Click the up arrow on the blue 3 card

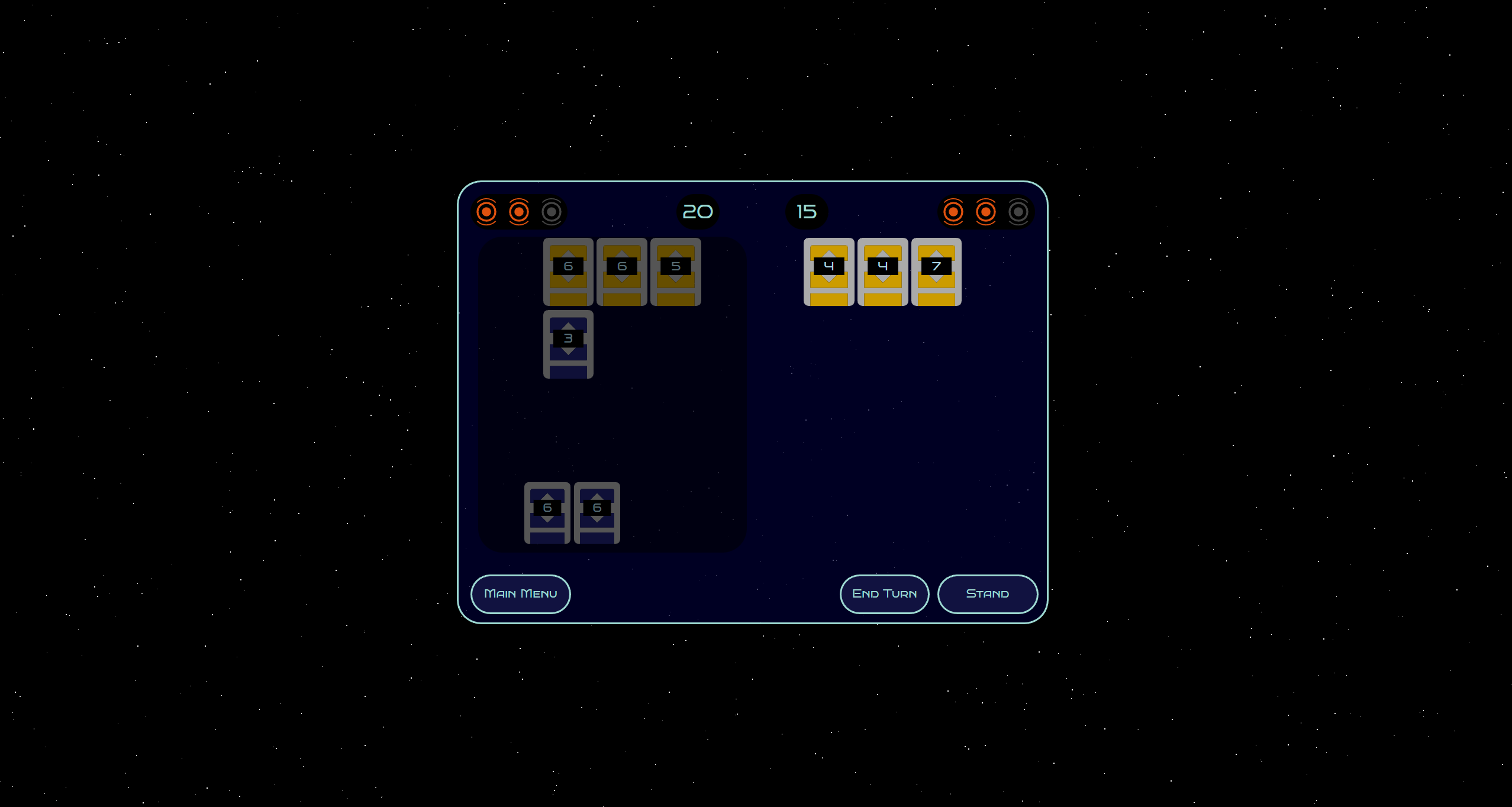click(568, 325)
